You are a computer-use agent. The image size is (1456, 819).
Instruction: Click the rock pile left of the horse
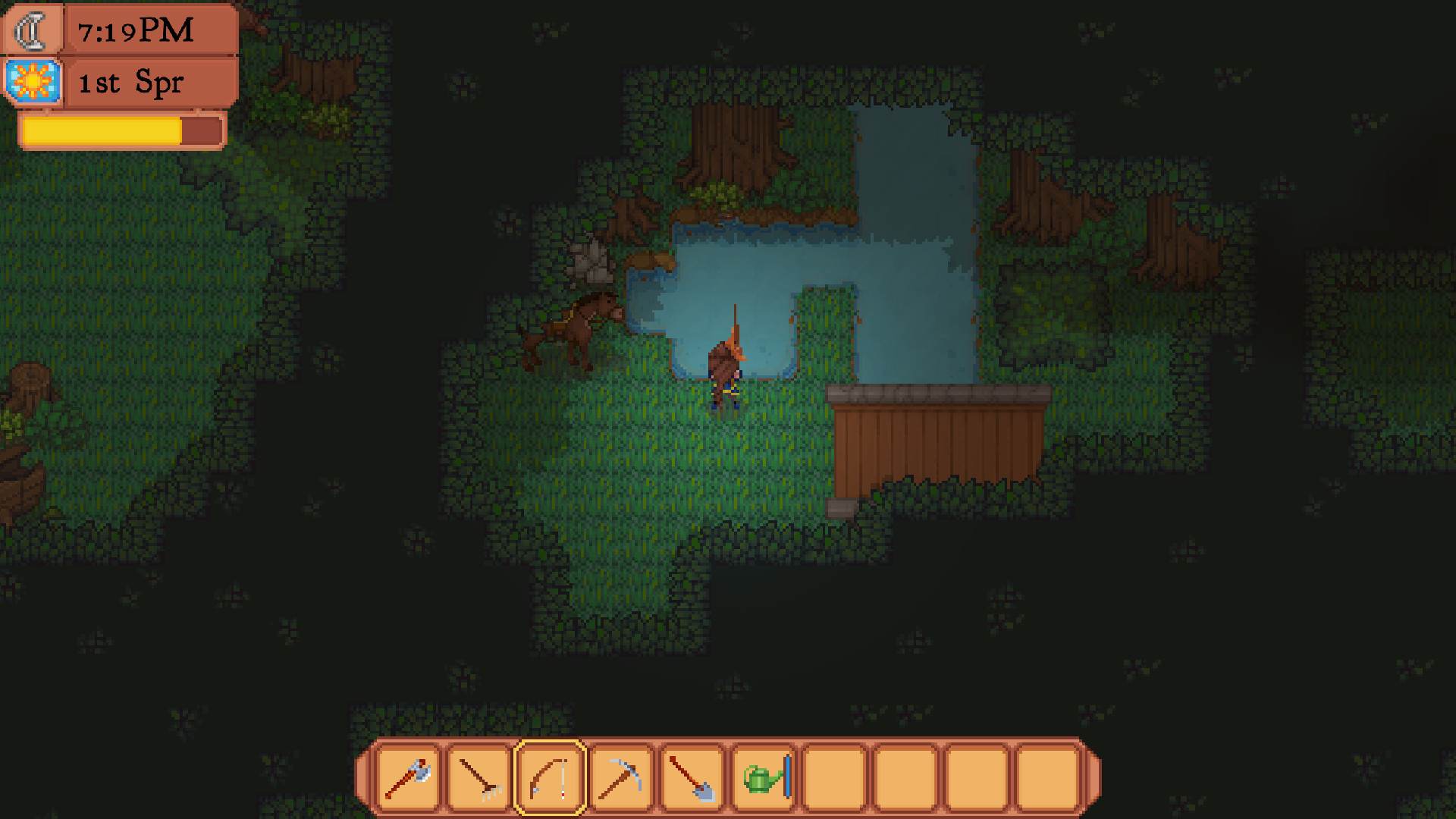590,265
